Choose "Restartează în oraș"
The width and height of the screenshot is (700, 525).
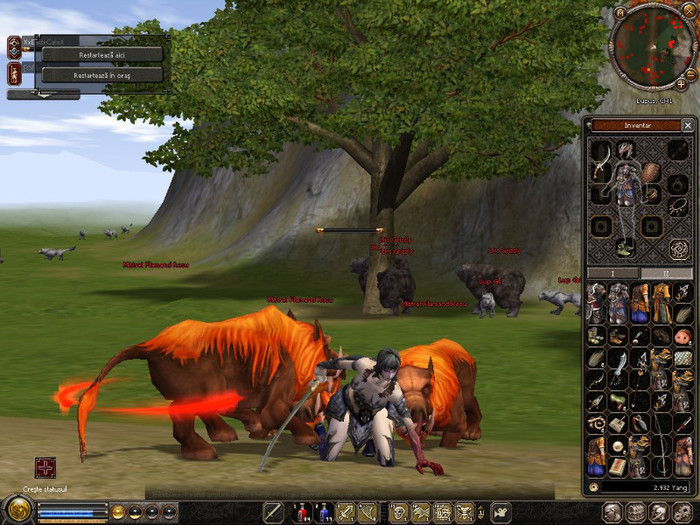[102, 74]
